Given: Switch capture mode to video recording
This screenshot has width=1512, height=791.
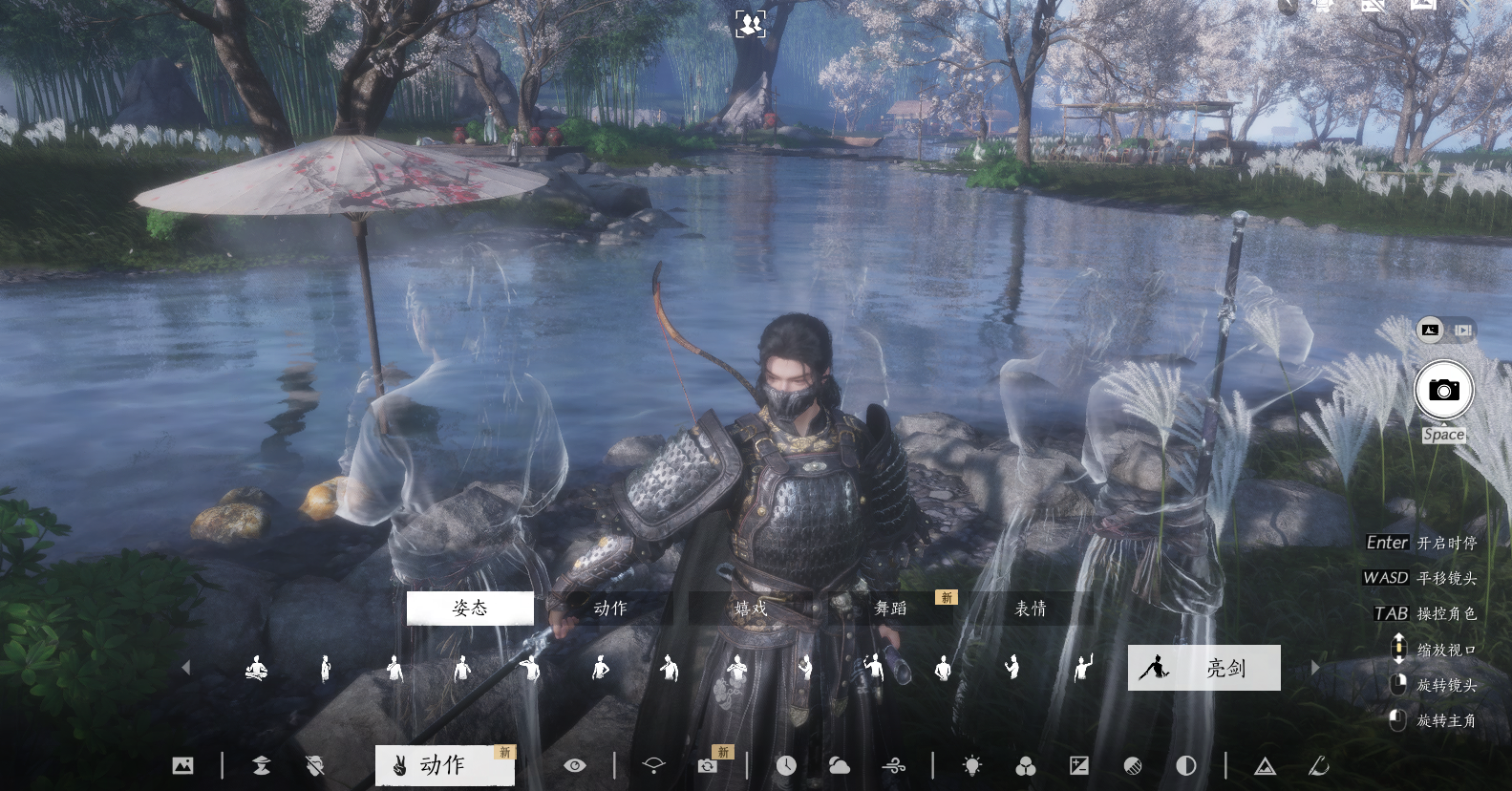Looking at the screenshot, I should (x=1463, y=331).
